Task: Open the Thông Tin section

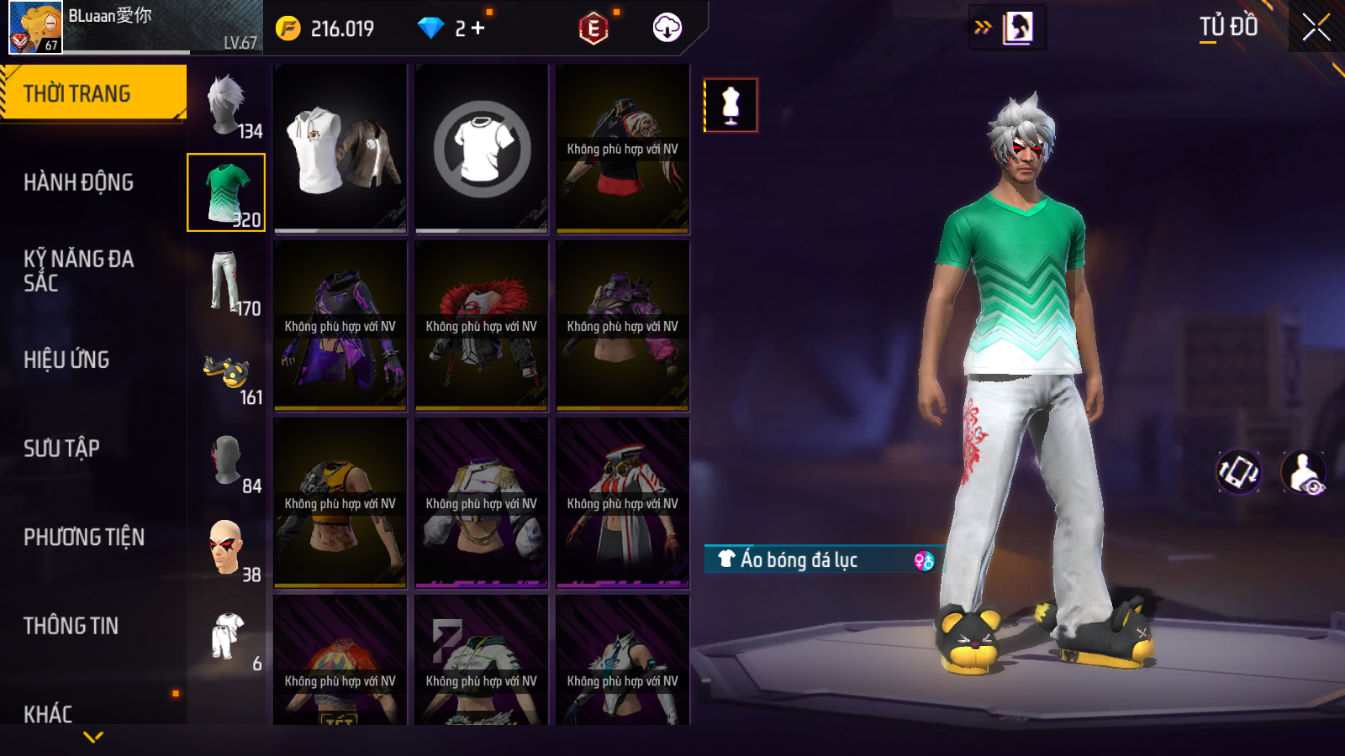Action: (71, 626)
